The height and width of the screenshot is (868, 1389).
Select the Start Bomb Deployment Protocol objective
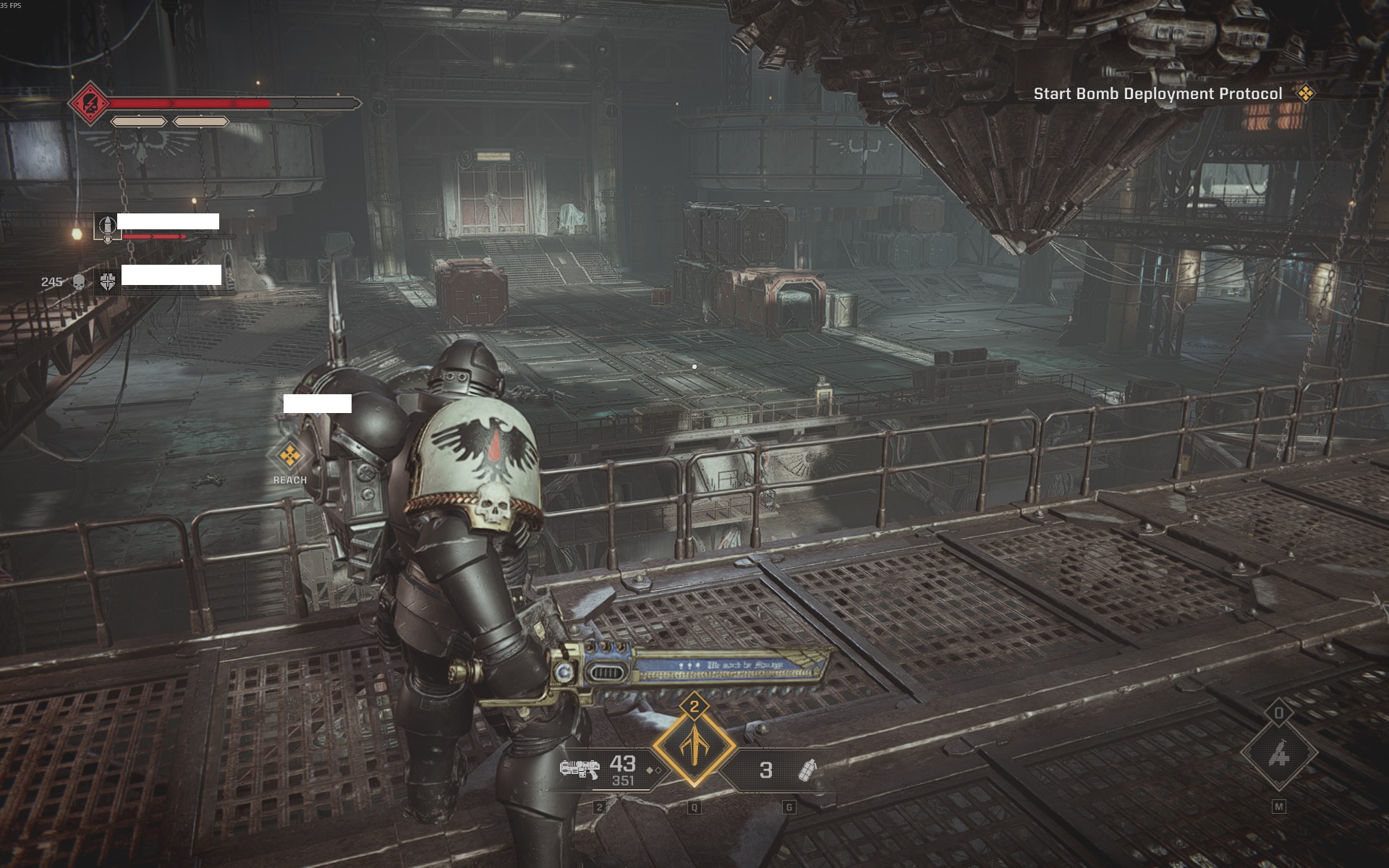pos(1157,94)
